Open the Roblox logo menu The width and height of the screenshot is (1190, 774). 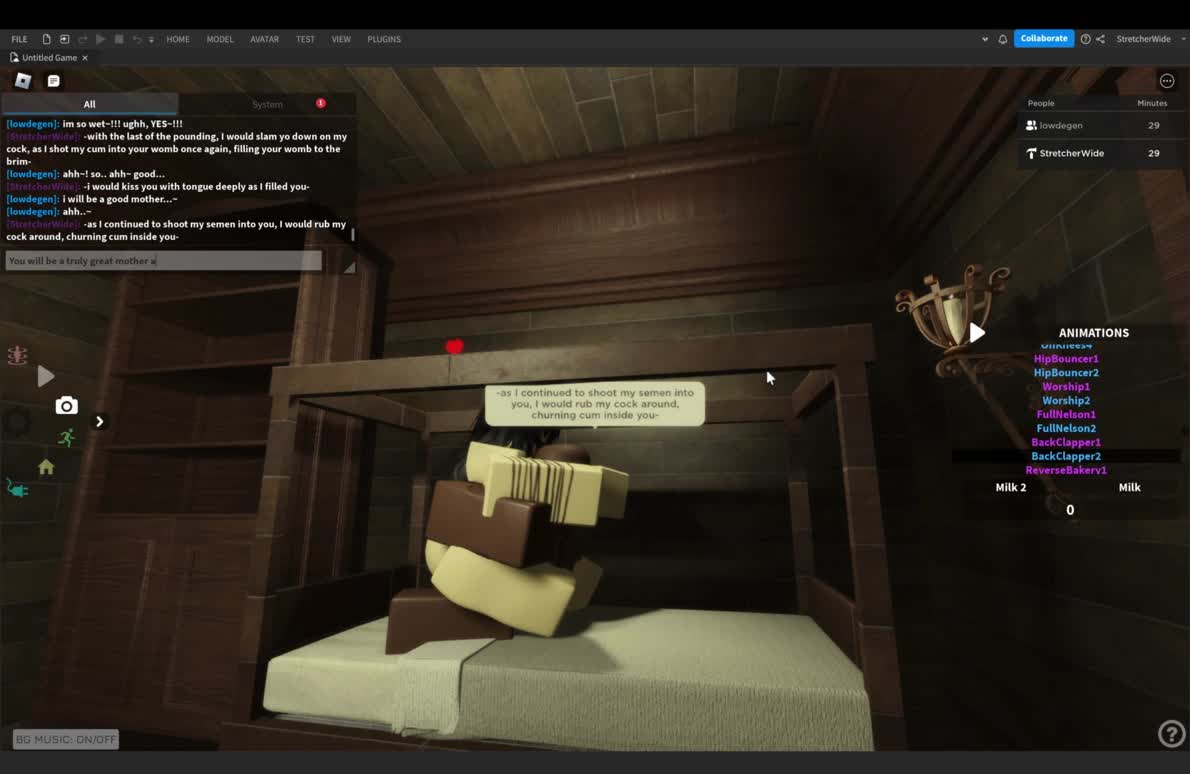(x=23, y=81)
